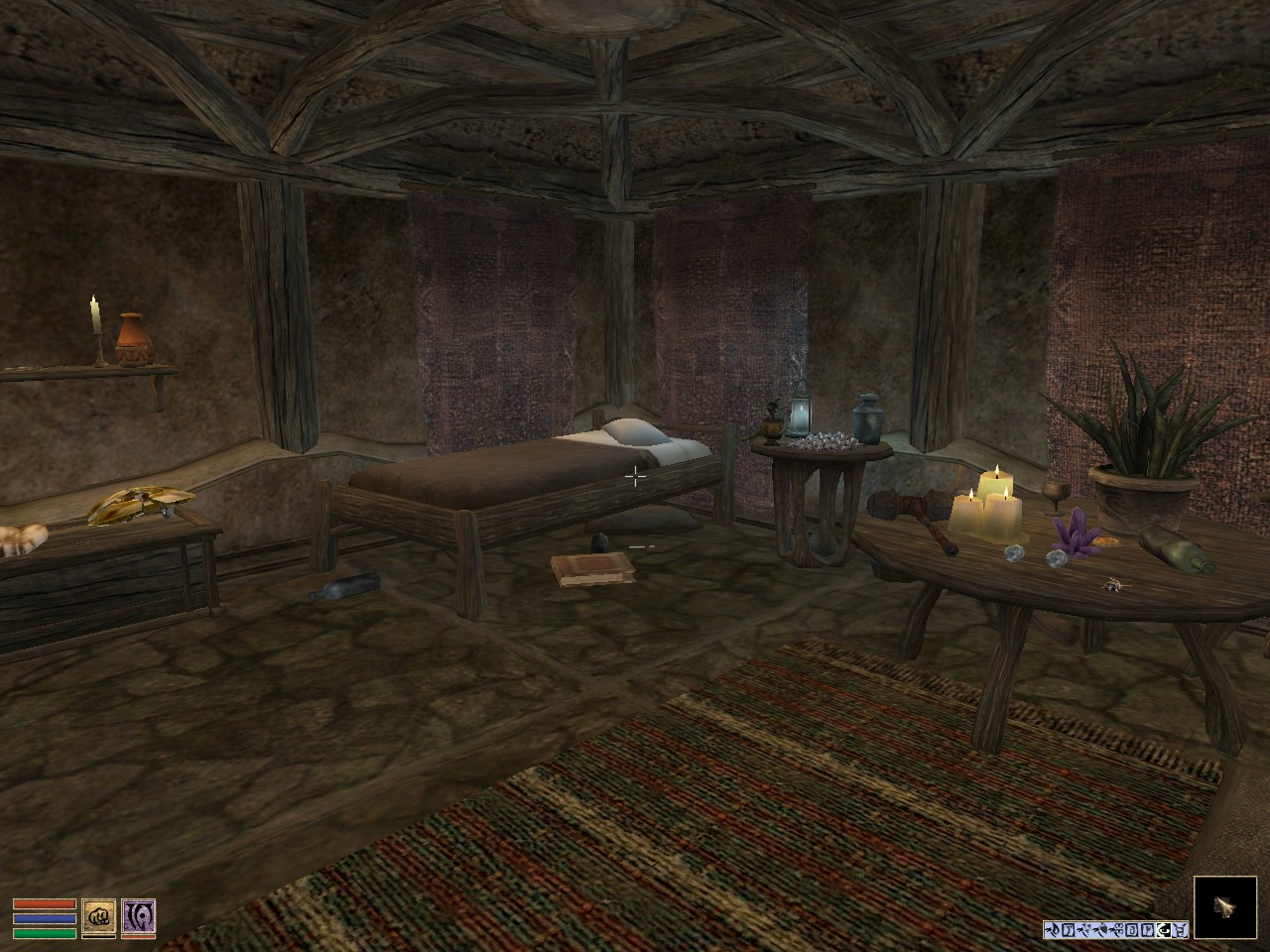Screen dimensions: 1270x952
Task: Take the glowing blue lantern on the round table
Action: coord(799,415)
